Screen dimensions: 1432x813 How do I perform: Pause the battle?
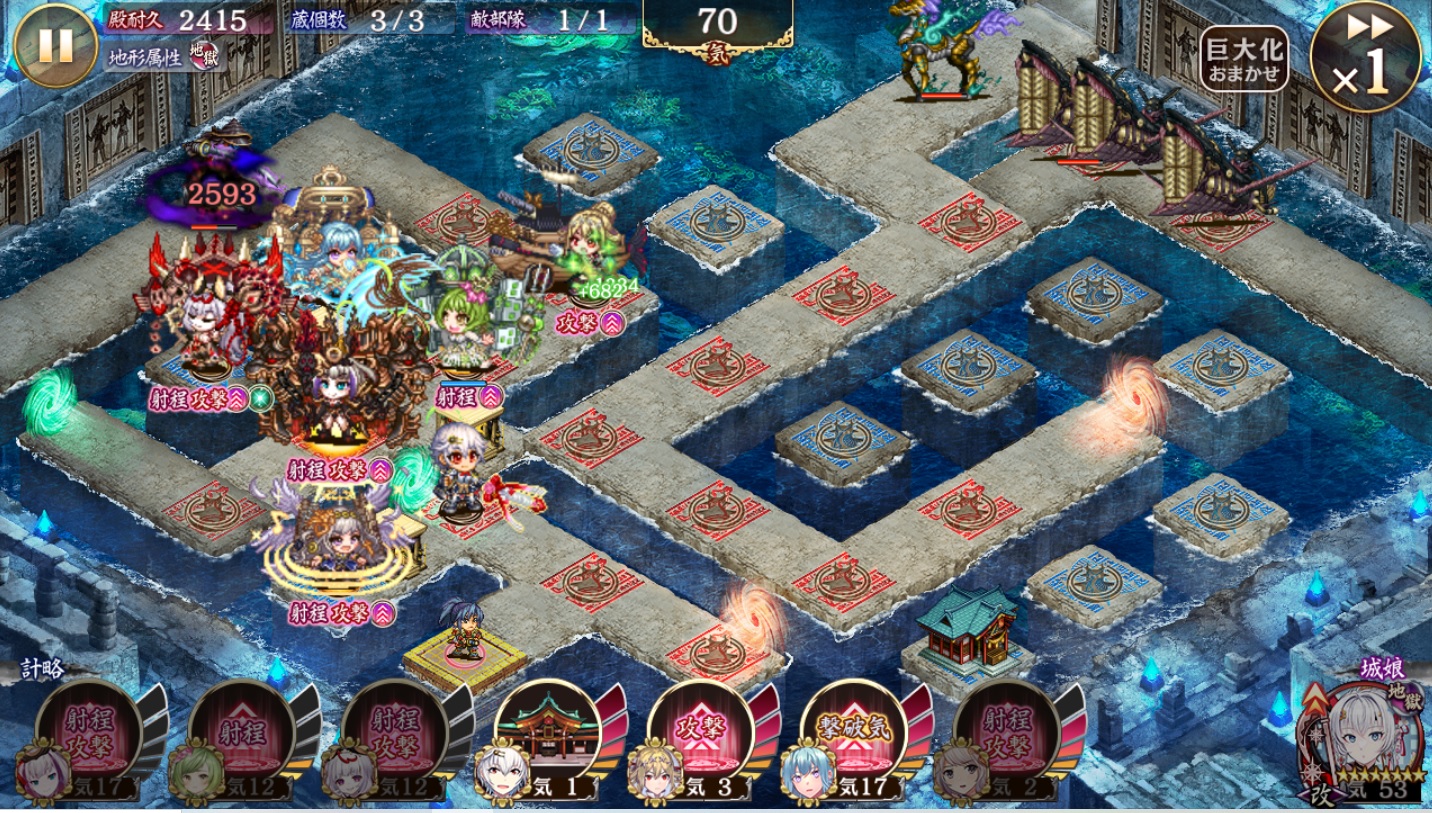[x=55, y=46]
